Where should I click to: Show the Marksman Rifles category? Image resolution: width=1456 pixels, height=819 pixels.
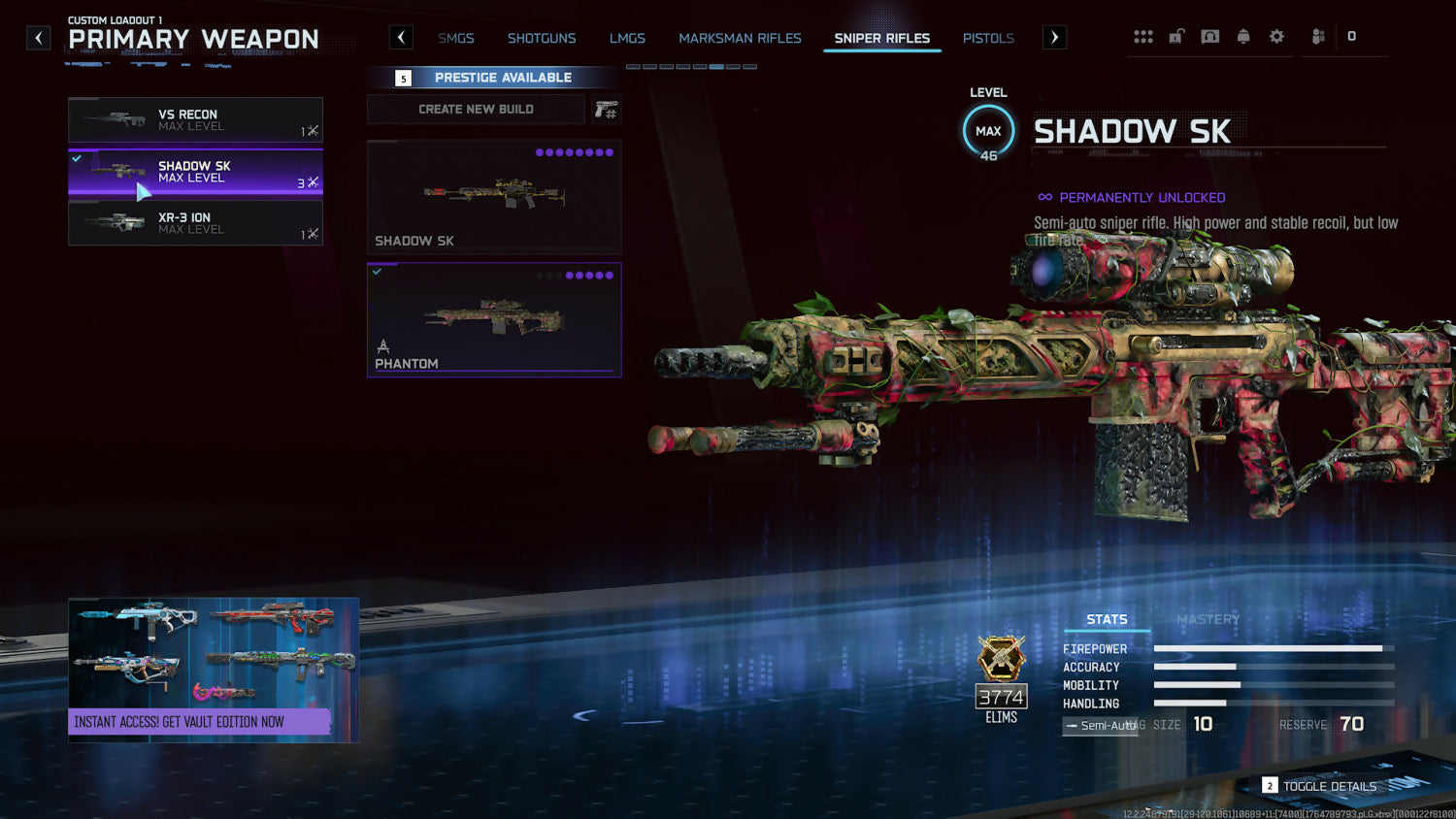[740, 39]
